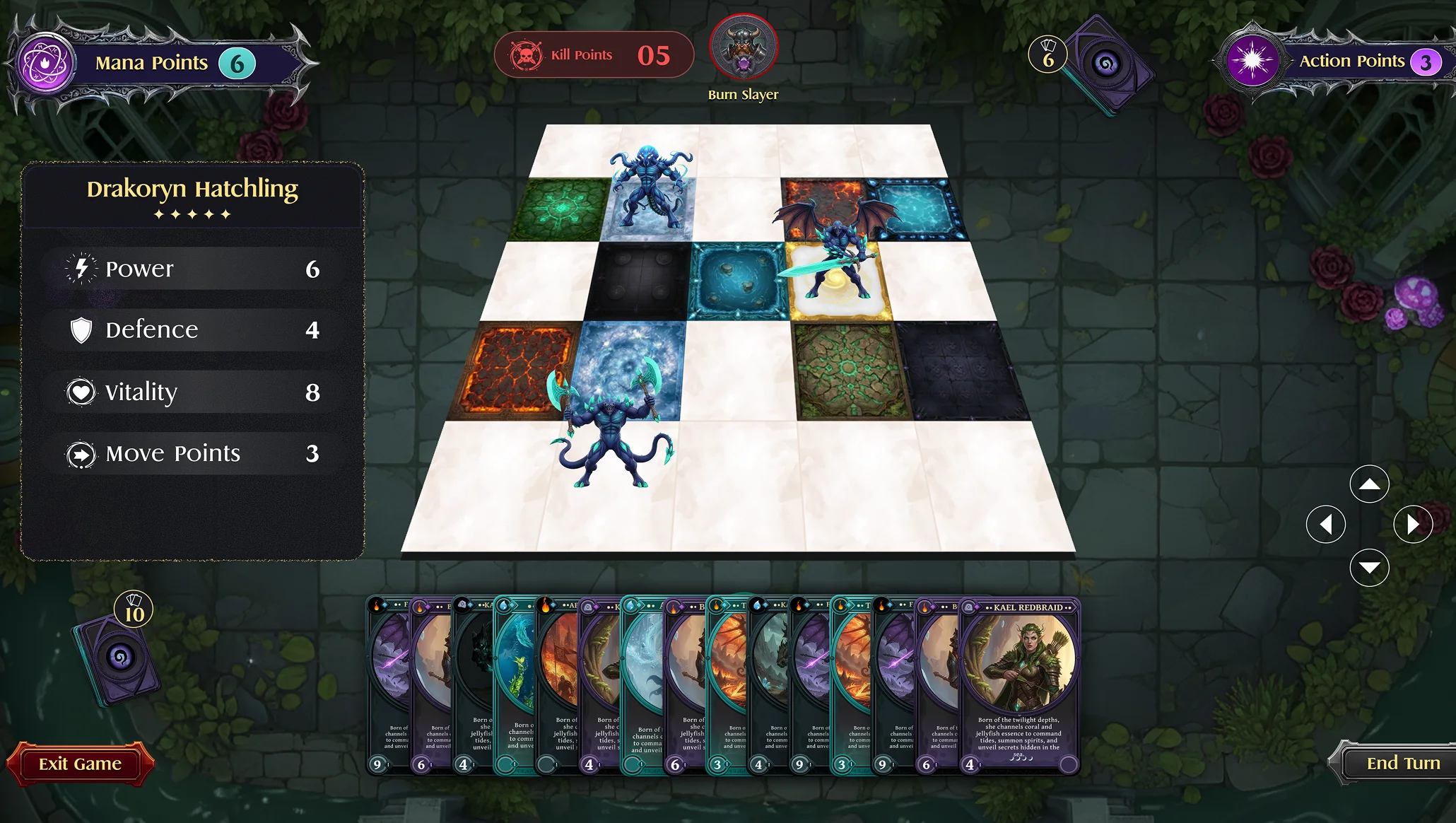Viewport: 1456px width, 823px height.
Task: Click the down arrow camera button
Action: 1369,568
